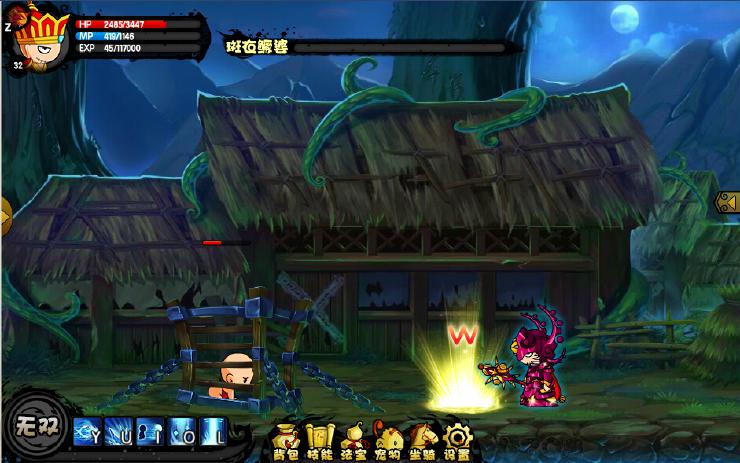This screenshot has width=740, height=463.
Task: Open the 设置 settings gear
Action: 457,439
